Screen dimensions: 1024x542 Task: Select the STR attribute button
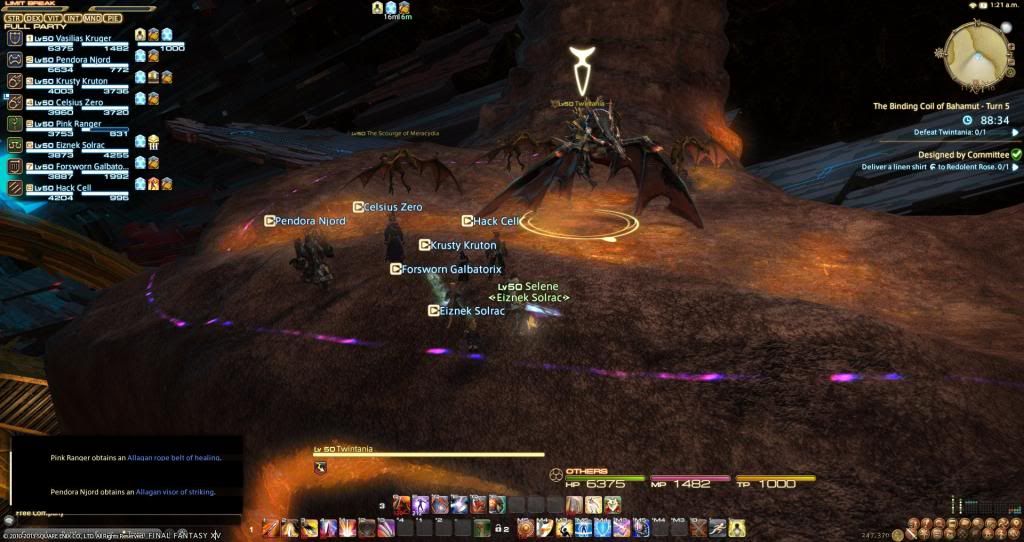coord(13,17)
